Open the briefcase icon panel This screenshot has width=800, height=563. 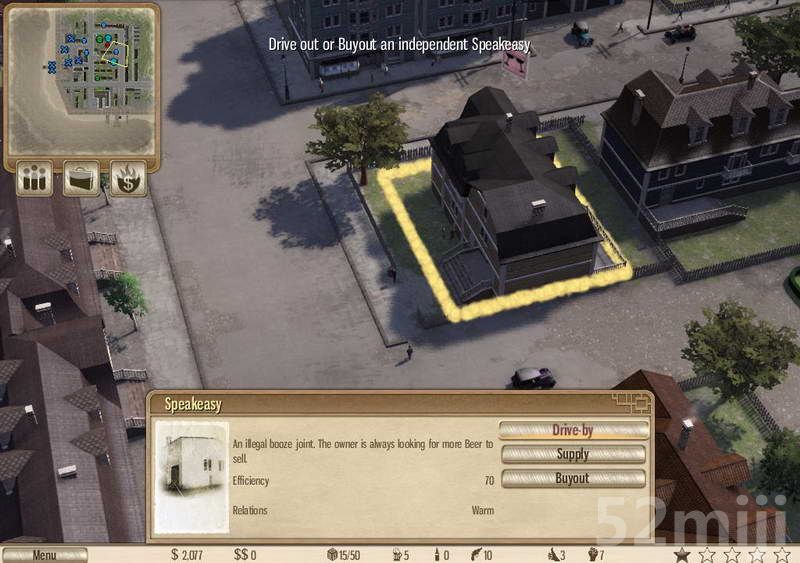pos(81,179)
